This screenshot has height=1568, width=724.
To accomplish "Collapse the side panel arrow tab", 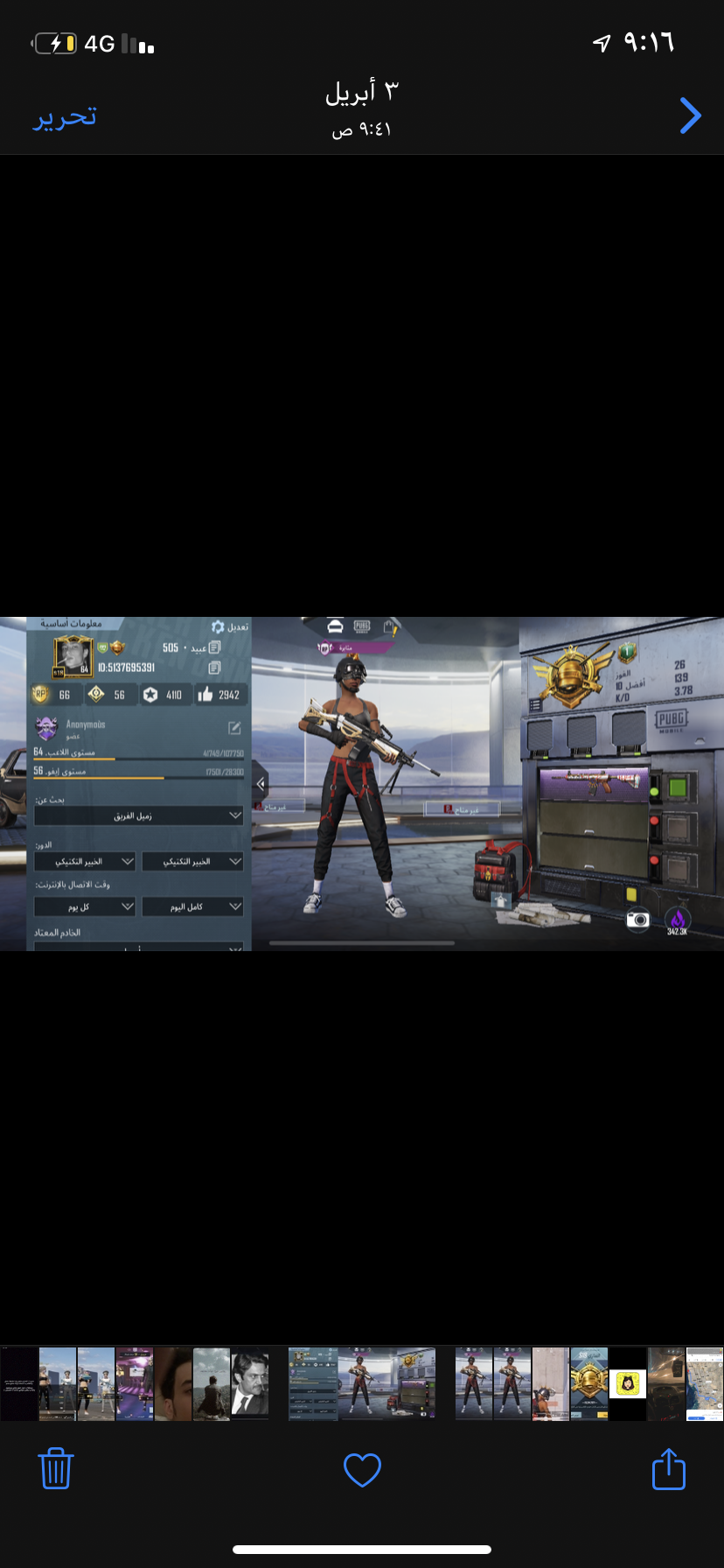I will click(260, 783).
